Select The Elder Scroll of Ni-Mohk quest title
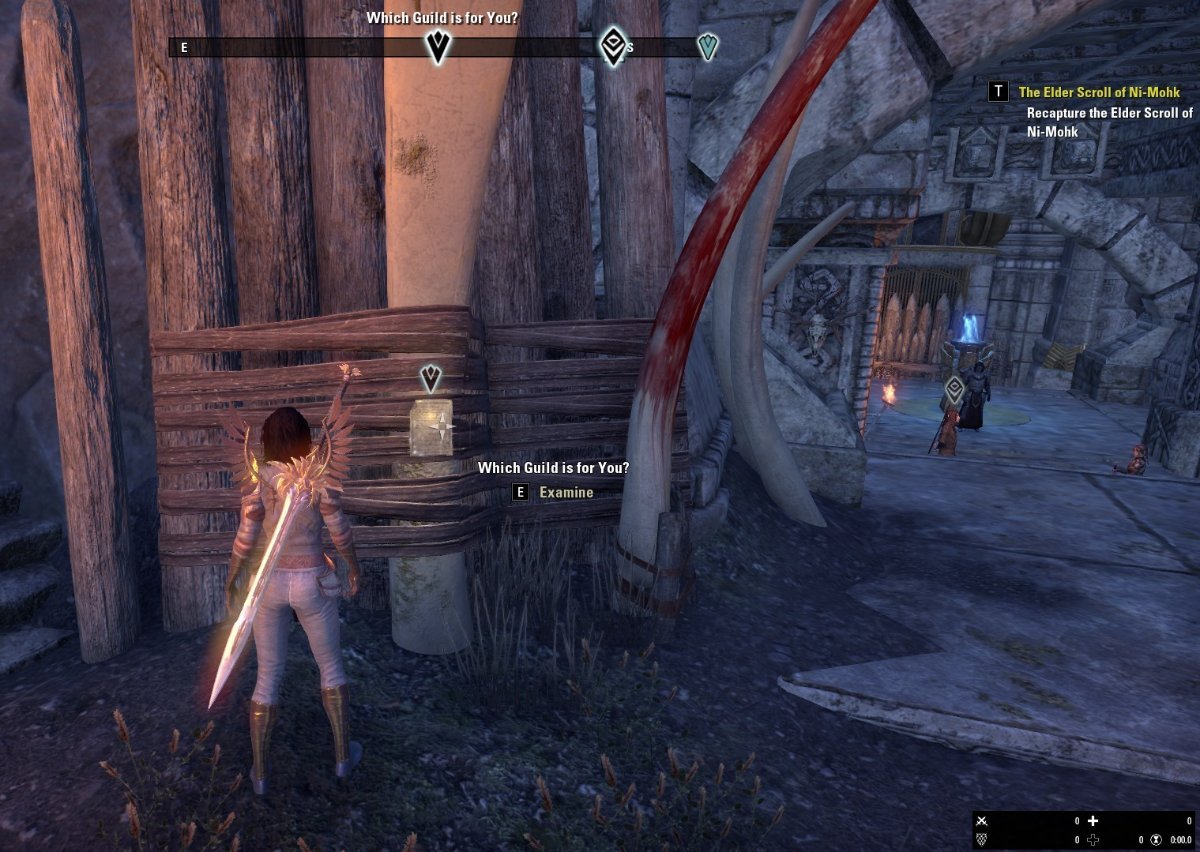Image resolution: width=1200 pixels, height=852 pixels. [1099, 92]
